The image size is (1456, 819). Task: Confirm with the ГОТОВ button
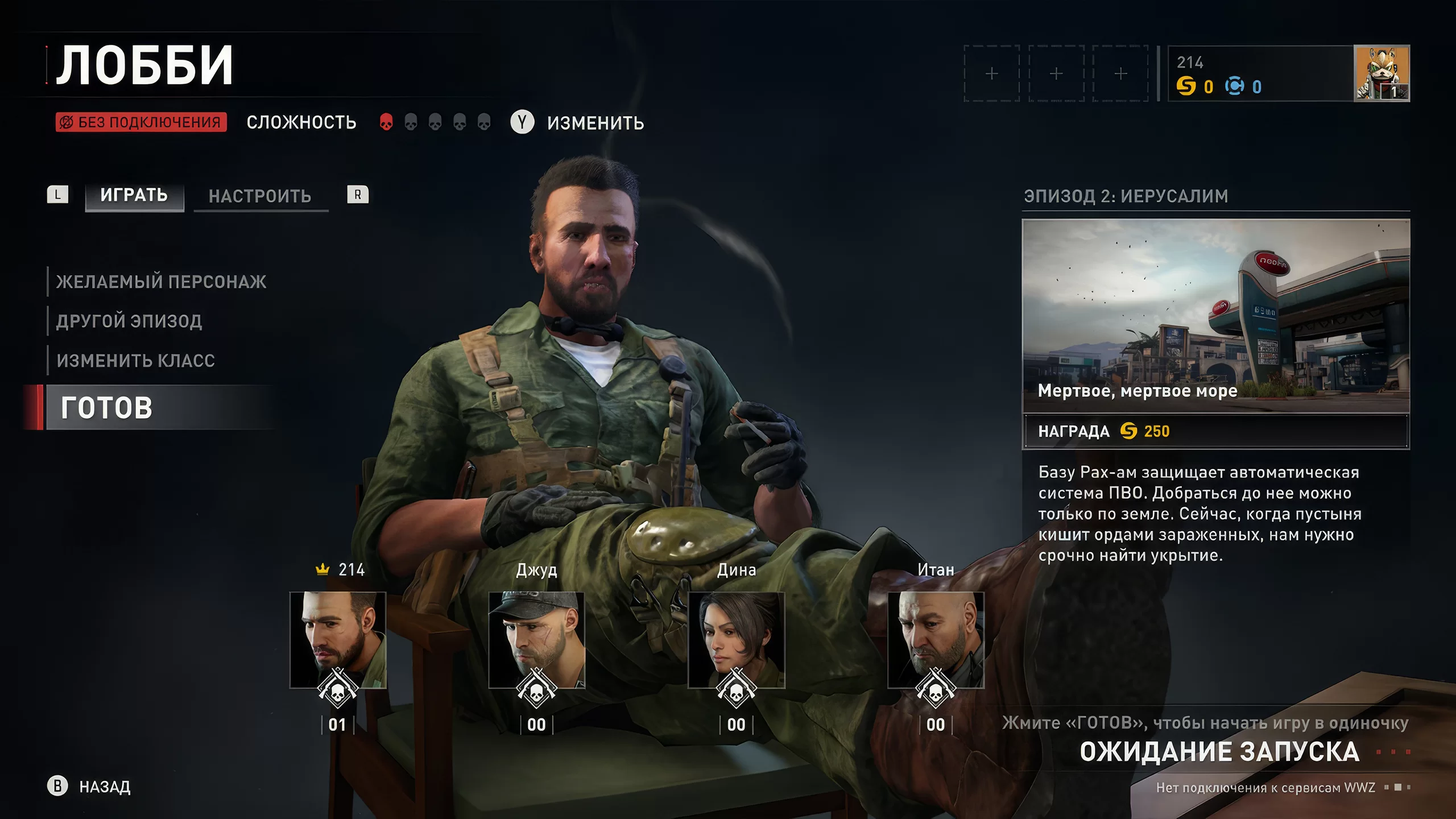(x=107, y=408)
